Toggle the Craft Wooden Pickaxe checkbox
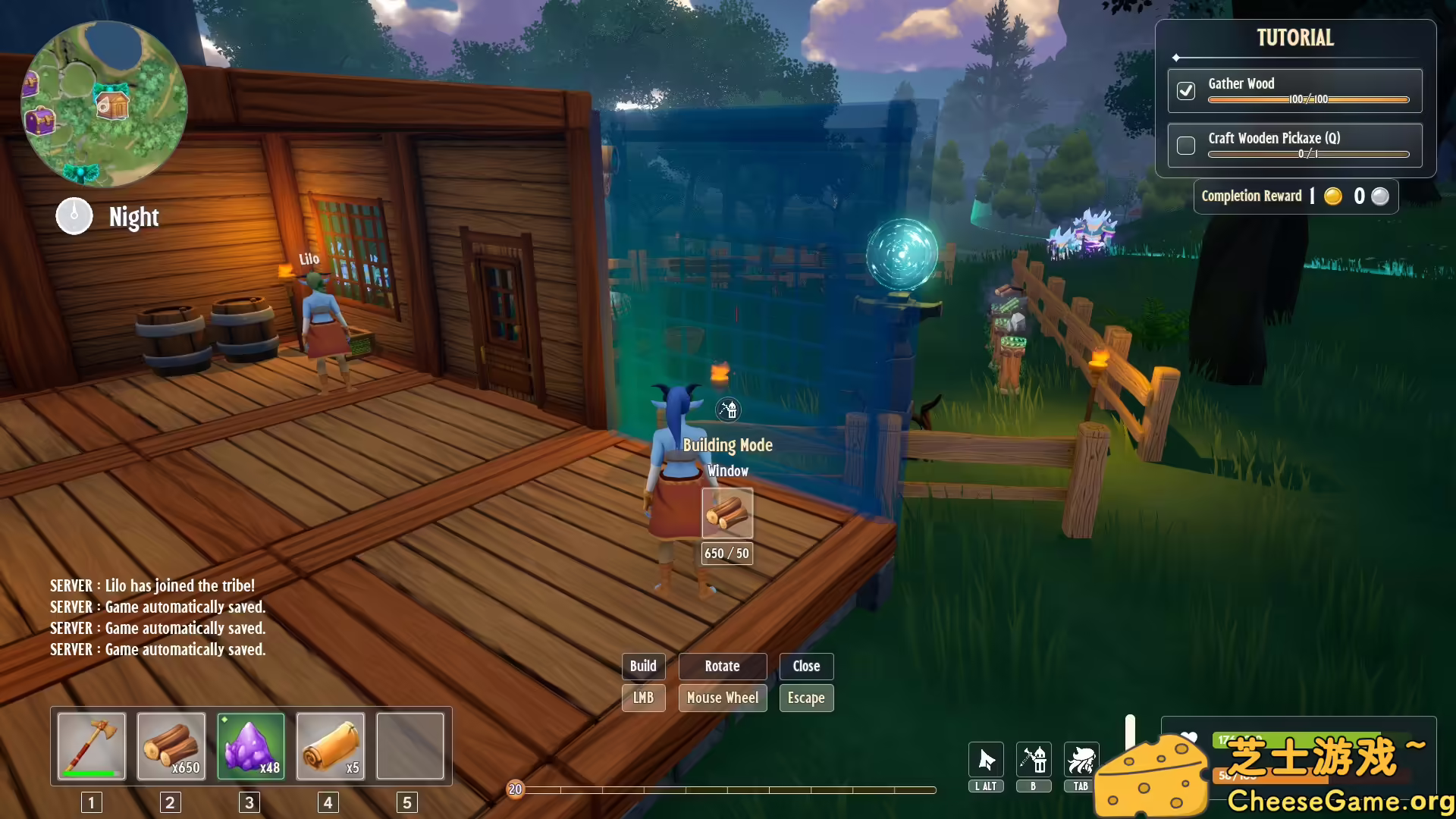This screenshot has height=819, width=1456. pyautogui.click(x=1186, y=145)
